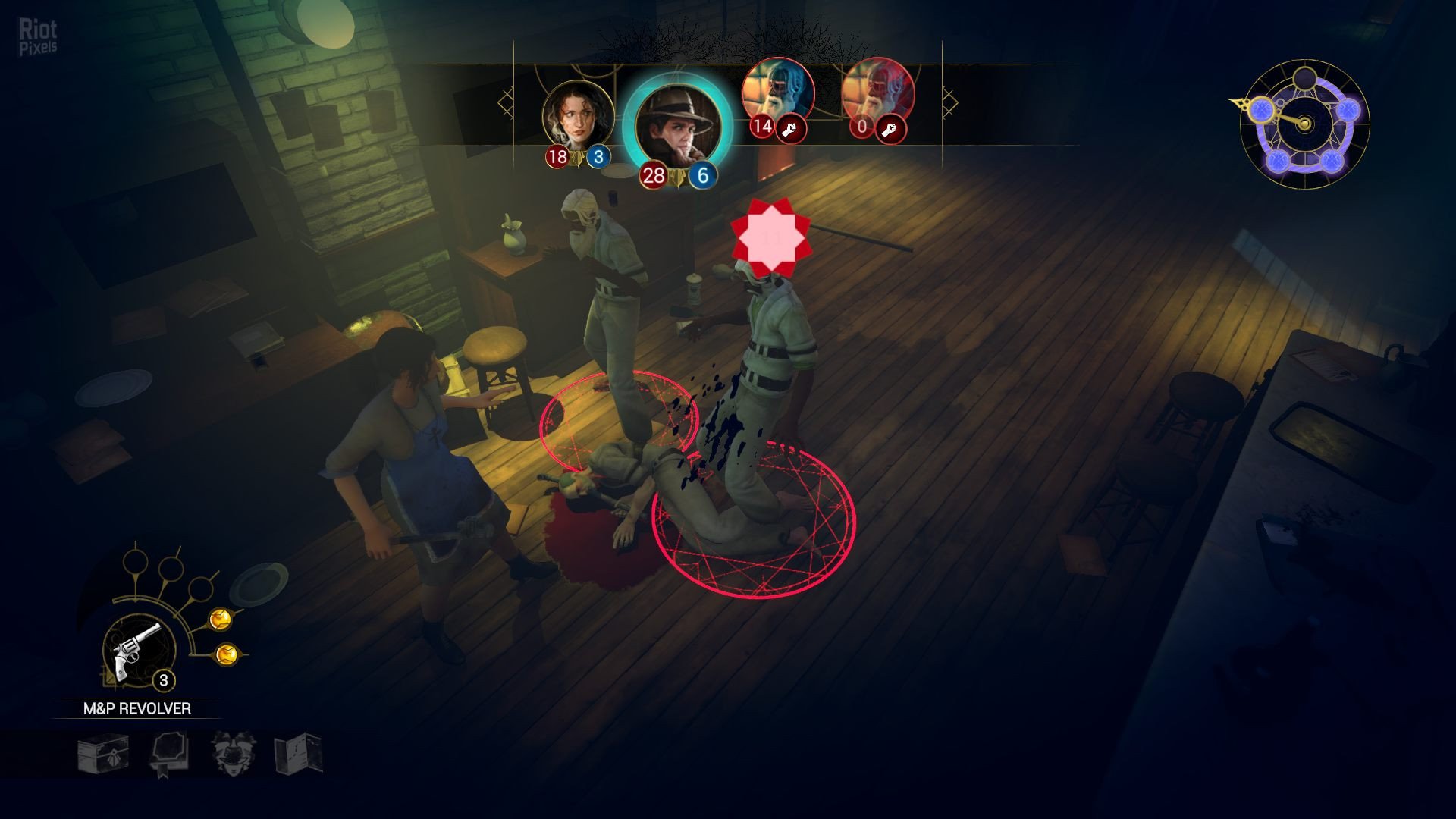The height and width of the screenshot is (819, 1456).
Task: Open the journal book icon
Action: [168, 754]
